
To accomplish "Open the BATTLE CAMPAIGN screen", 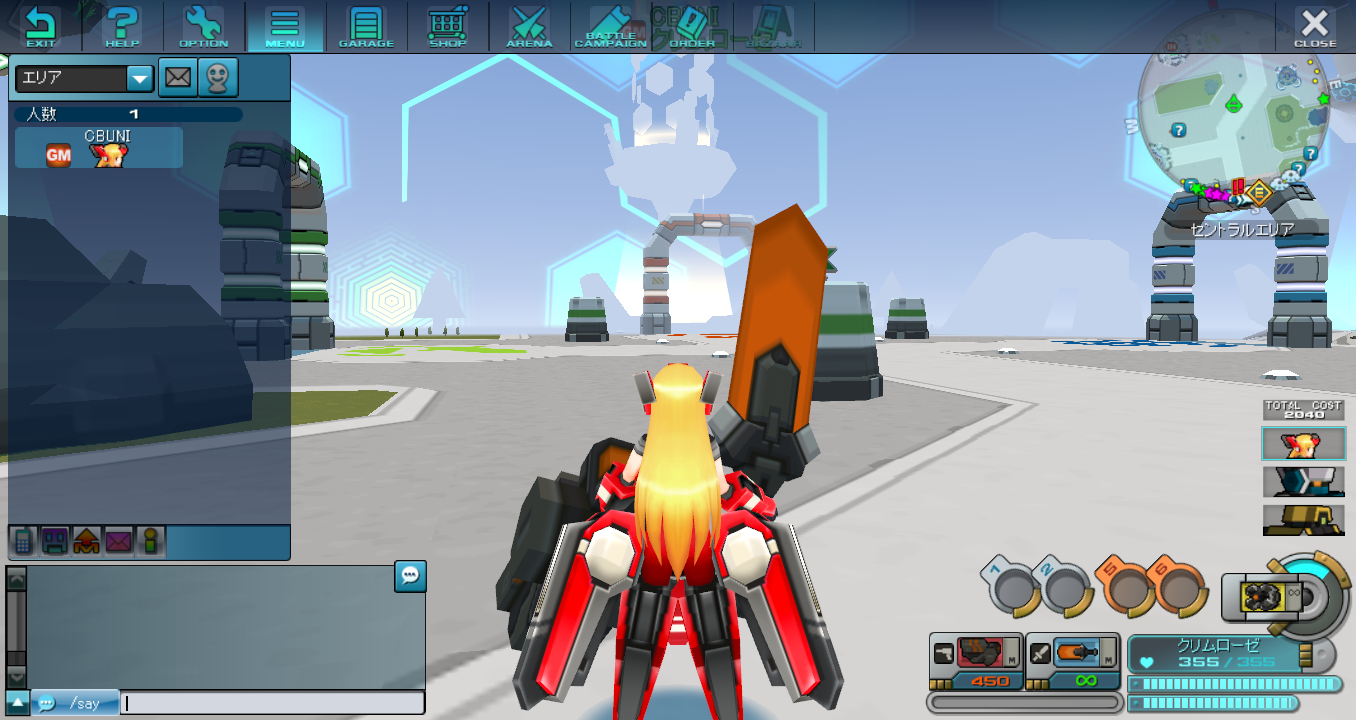I will tap(610, 27).
